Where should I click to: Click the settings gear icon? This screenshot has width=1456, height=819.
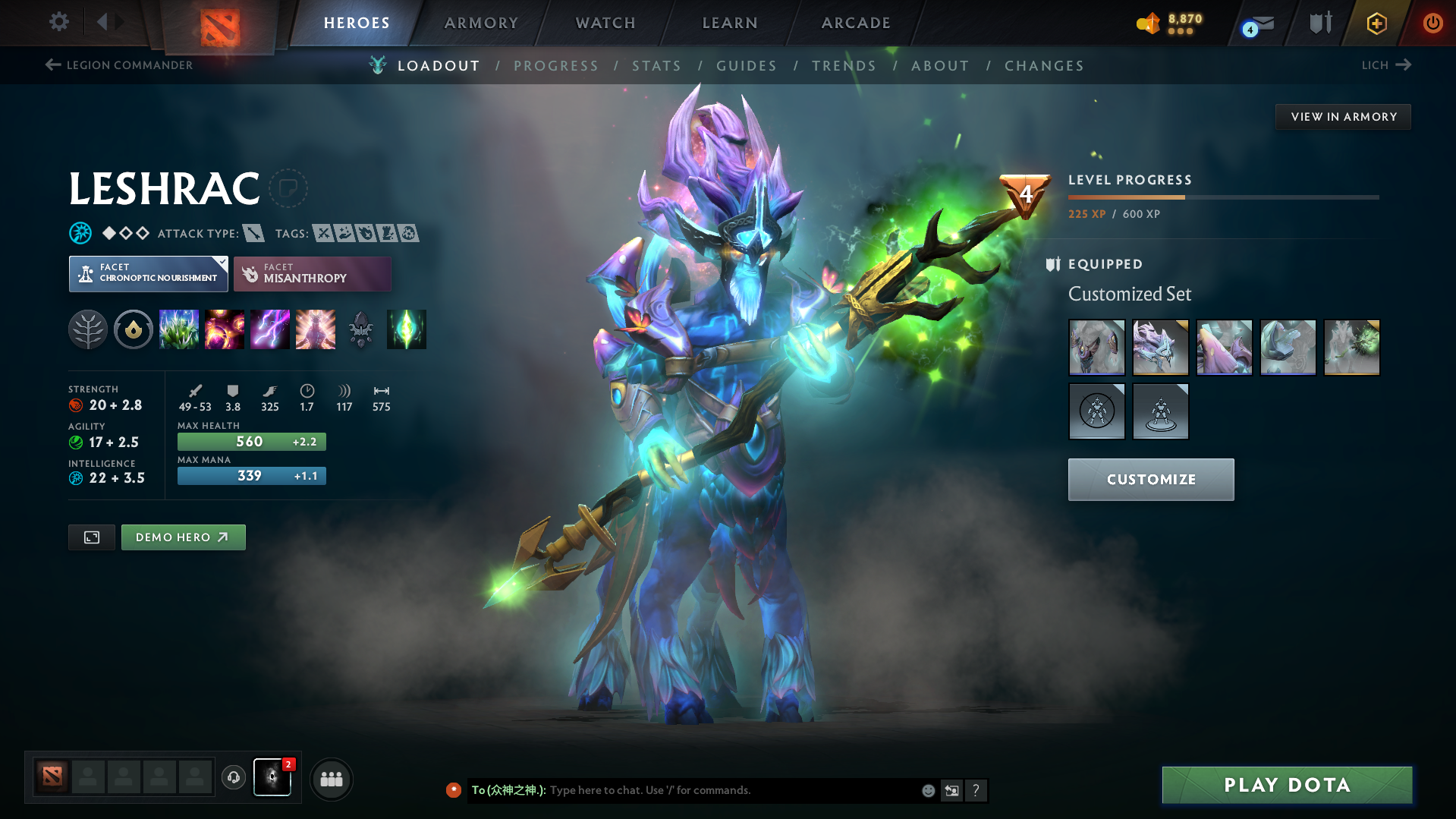58,22
